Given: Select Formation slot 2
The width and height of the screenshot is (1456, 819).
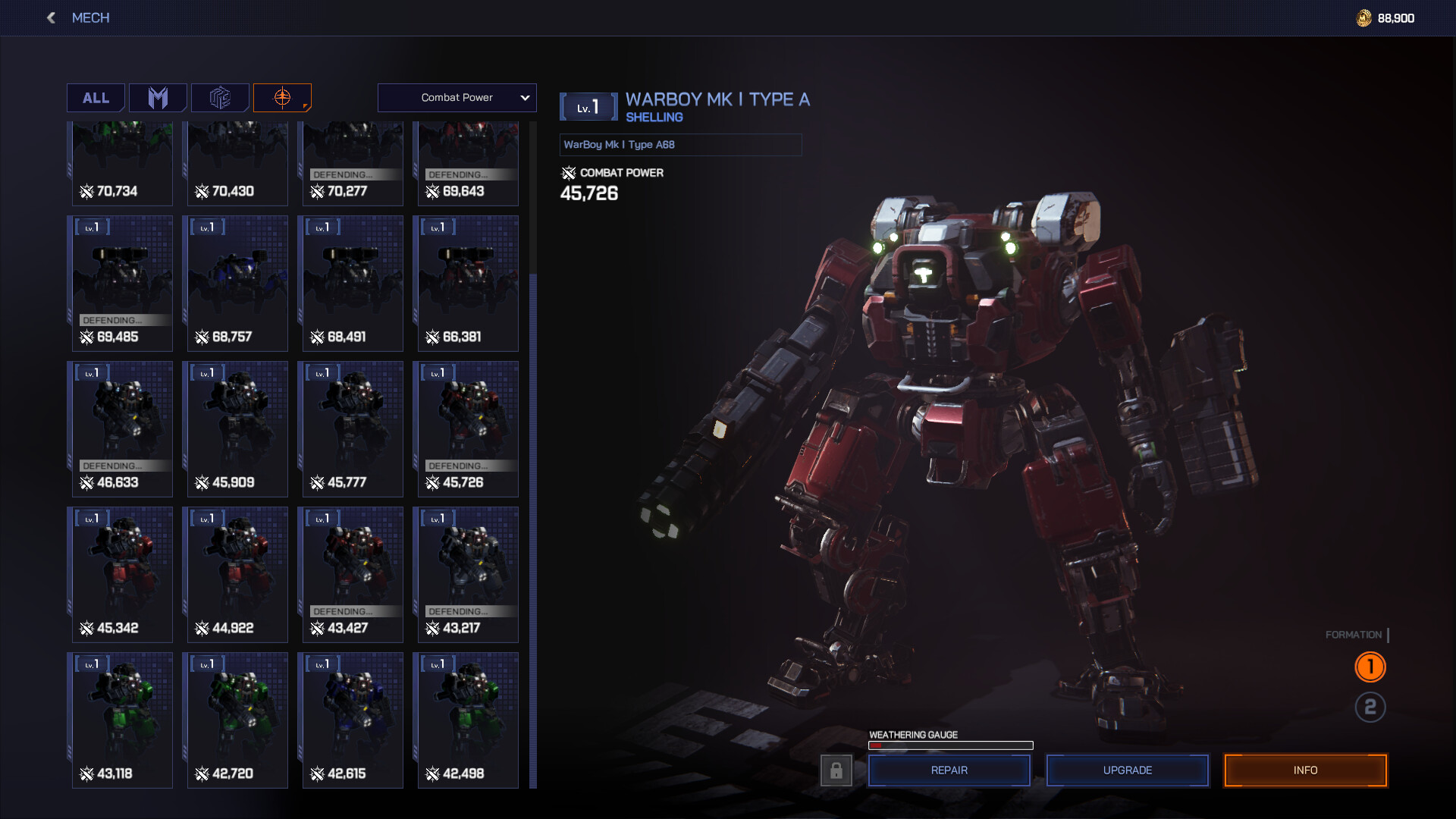Looking at the screenshot, I should coord(1370,708).
